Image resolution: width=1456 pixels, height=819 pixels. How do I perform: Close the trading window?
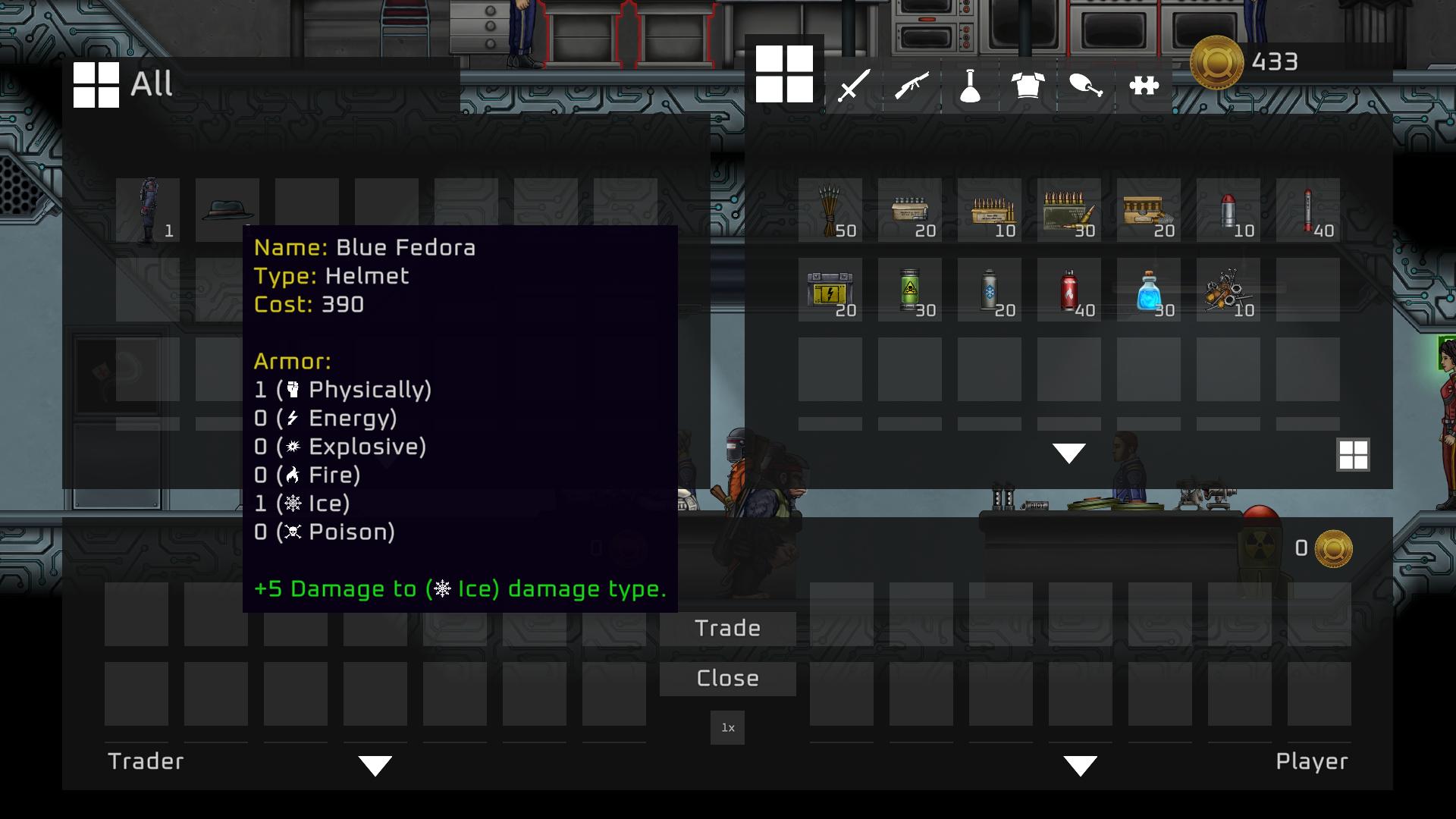click(727, 678)
